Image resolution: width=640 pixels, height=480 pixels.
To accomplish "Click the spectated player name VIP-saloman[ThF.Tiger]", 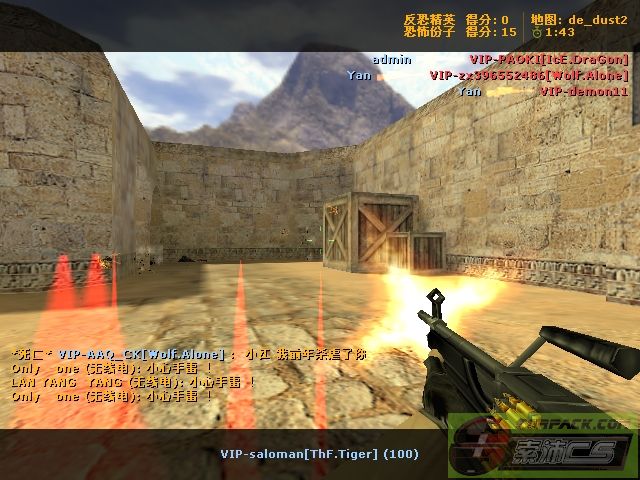I will tap(319, 454).
